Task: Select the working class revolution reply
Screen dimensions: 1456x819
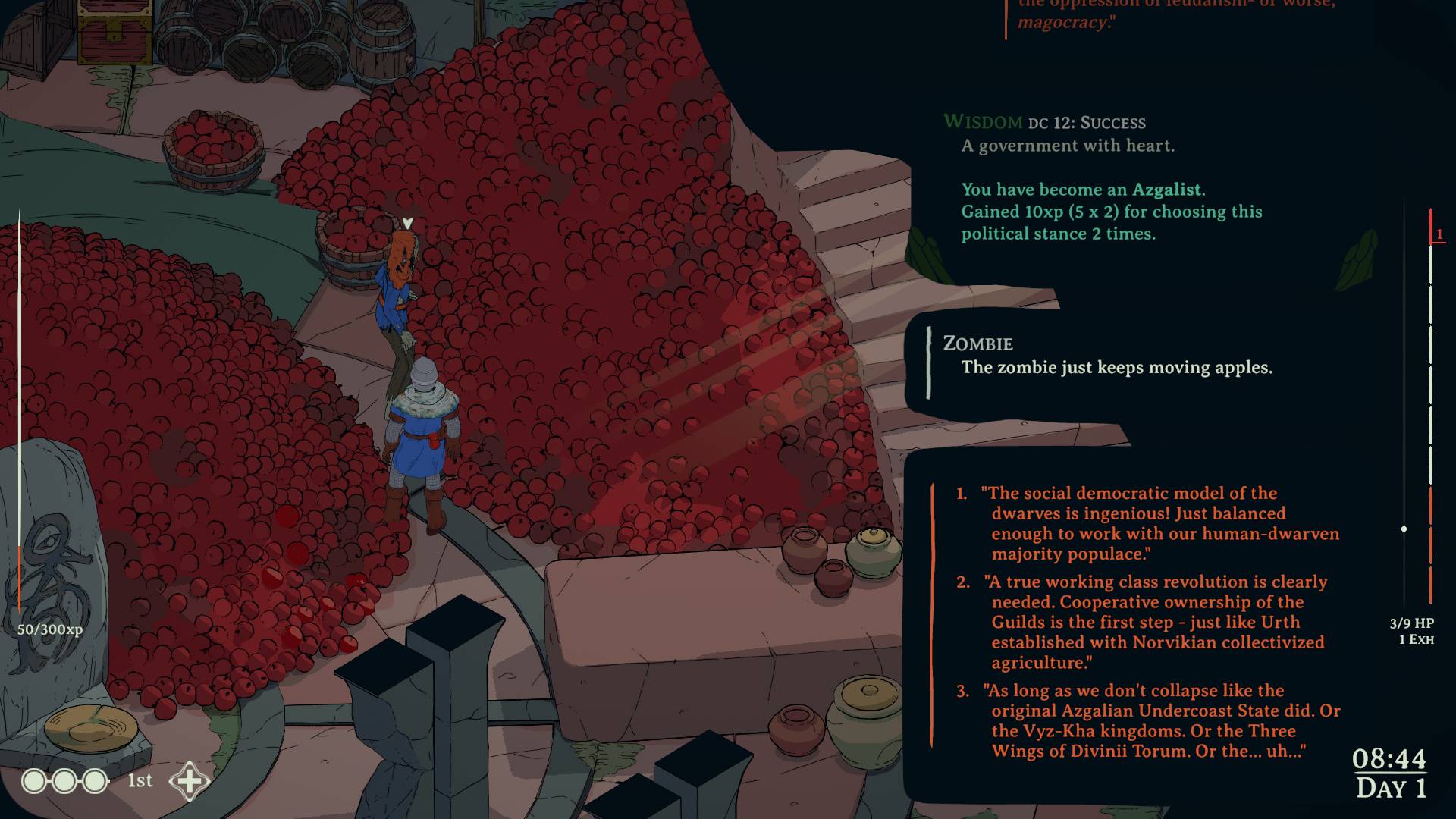Action: [x=1156, y=622]
